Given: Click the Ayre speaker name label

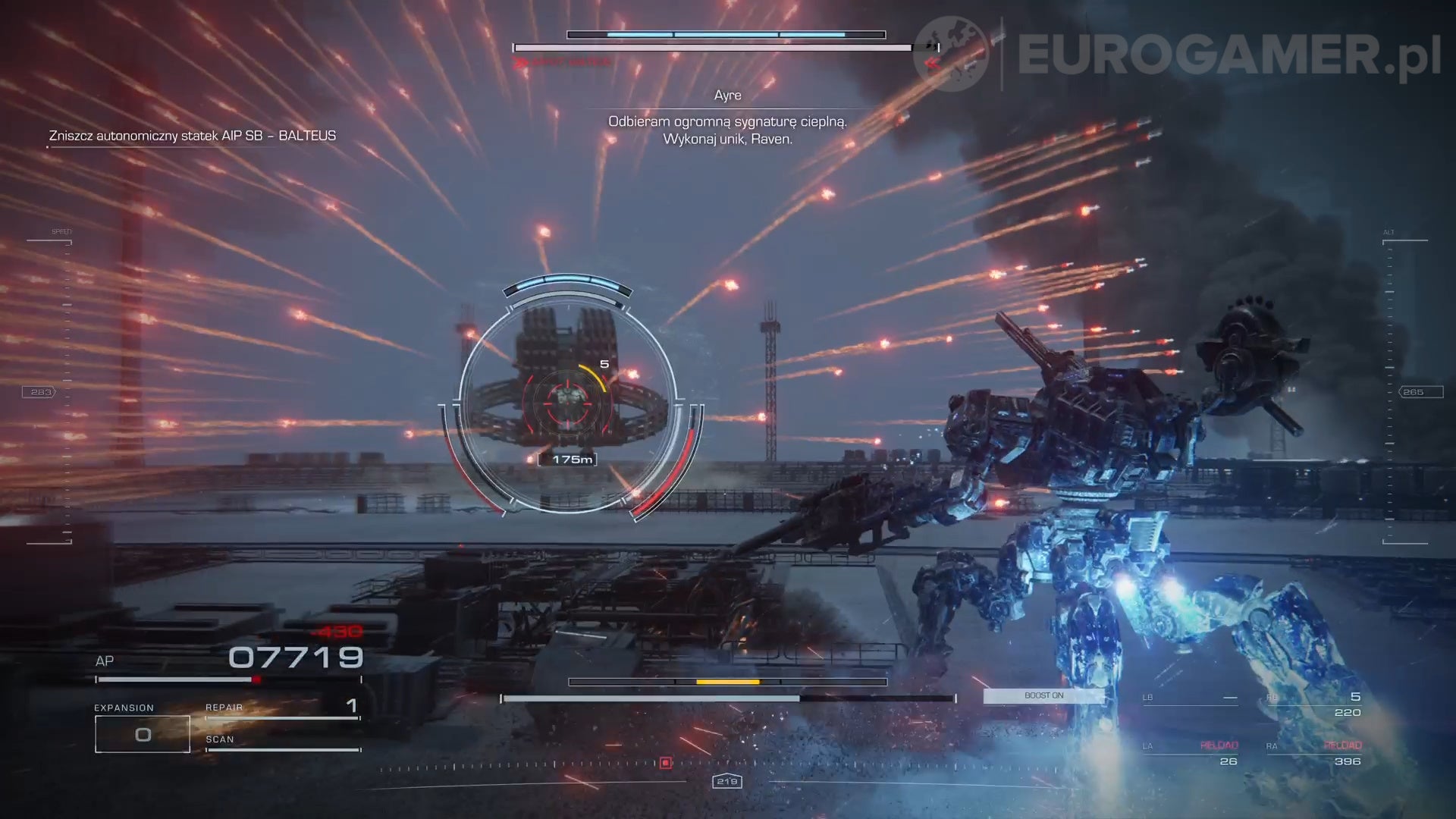Looking at the screenshot, I should [x=727, y=95].
